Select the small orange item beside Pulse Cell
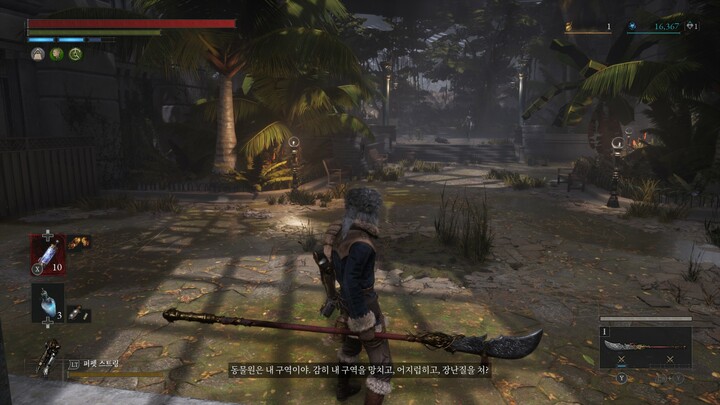The image size is (720, 405). point(79,241)
